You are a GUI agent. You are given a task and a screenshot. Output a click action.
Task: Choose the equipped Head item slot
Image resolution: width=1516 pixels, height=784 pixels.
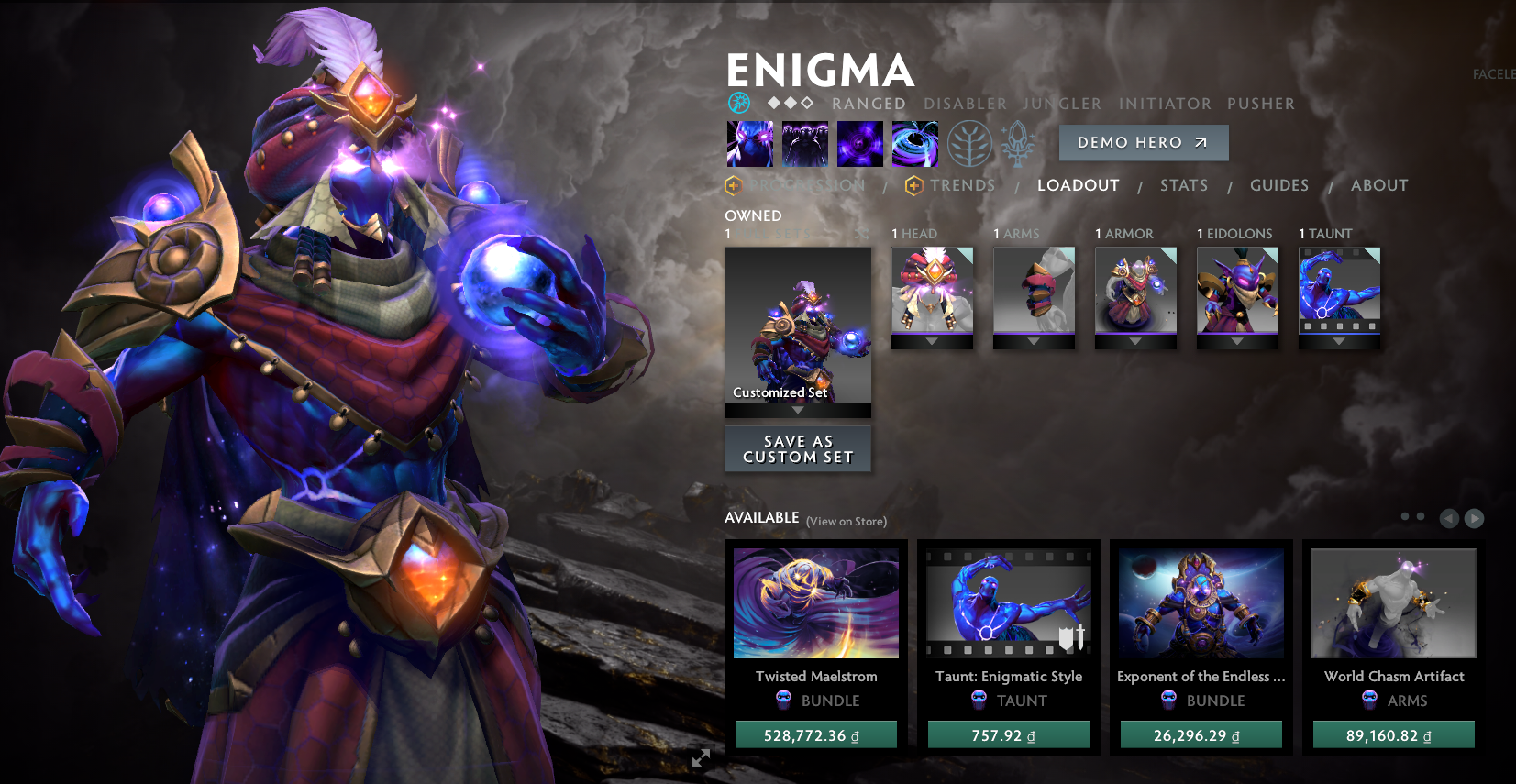pyautogui.click(x=932, y=291)
